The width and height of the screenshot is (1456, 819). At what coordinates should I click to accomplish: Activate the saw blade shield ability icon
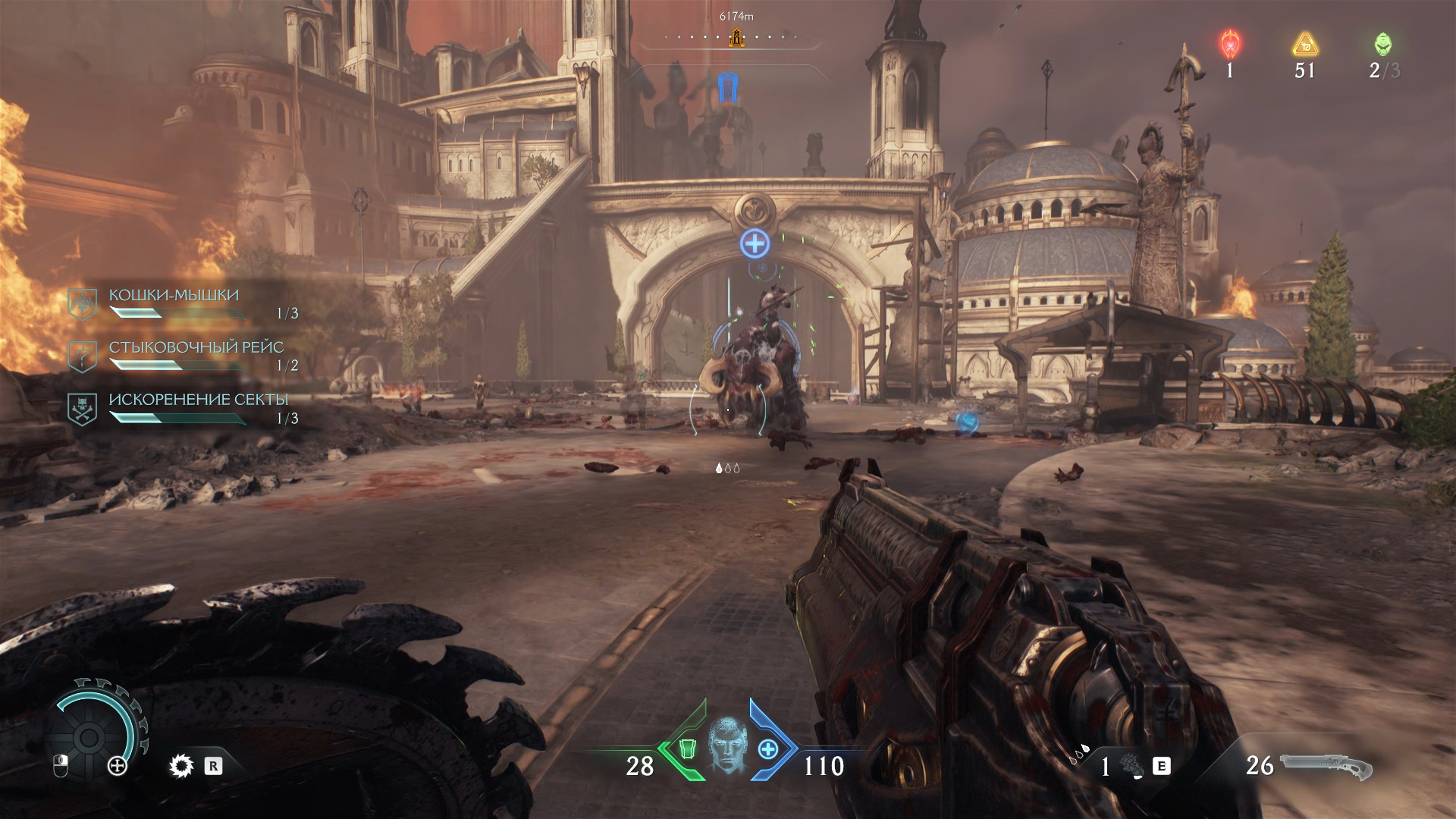click(x=181, y=767)
